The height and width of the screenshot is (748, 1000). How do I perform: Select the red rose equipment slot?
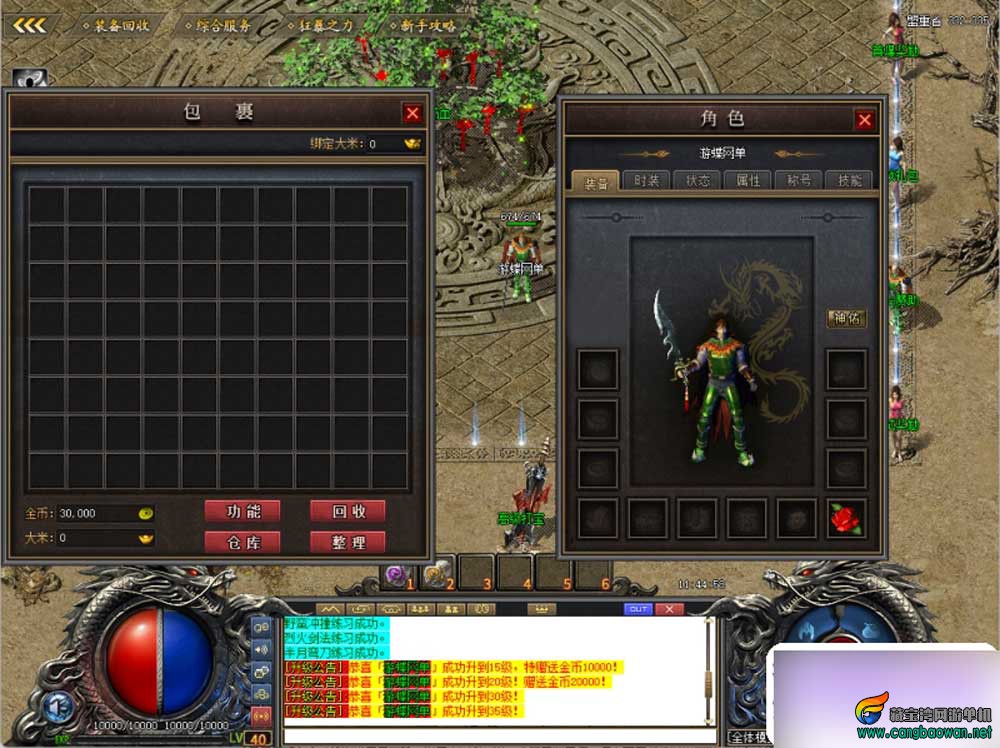tap(846, 518)
